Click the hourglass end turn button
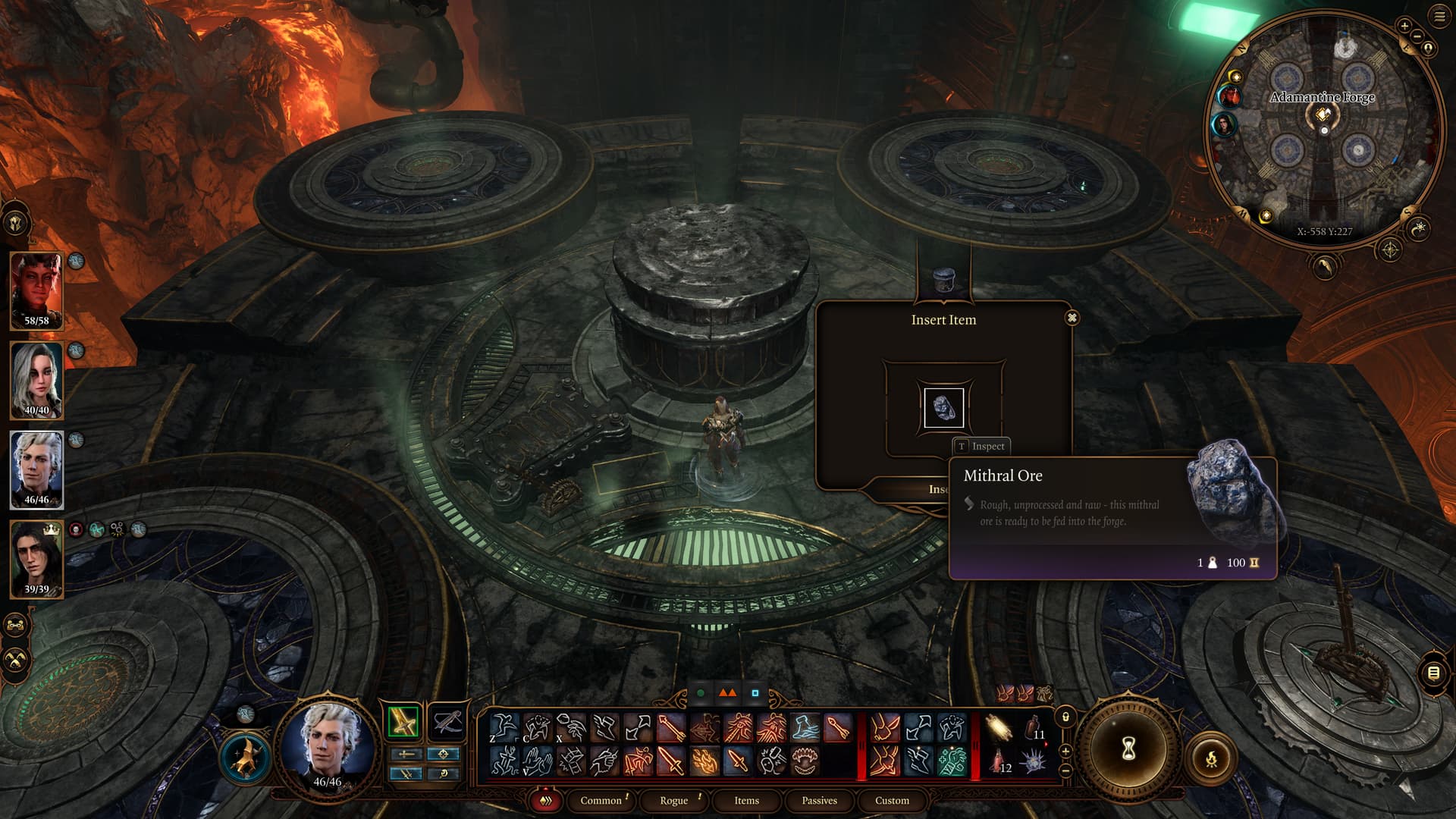This screenshot has height=819, width=1456. coord(1128,749)
